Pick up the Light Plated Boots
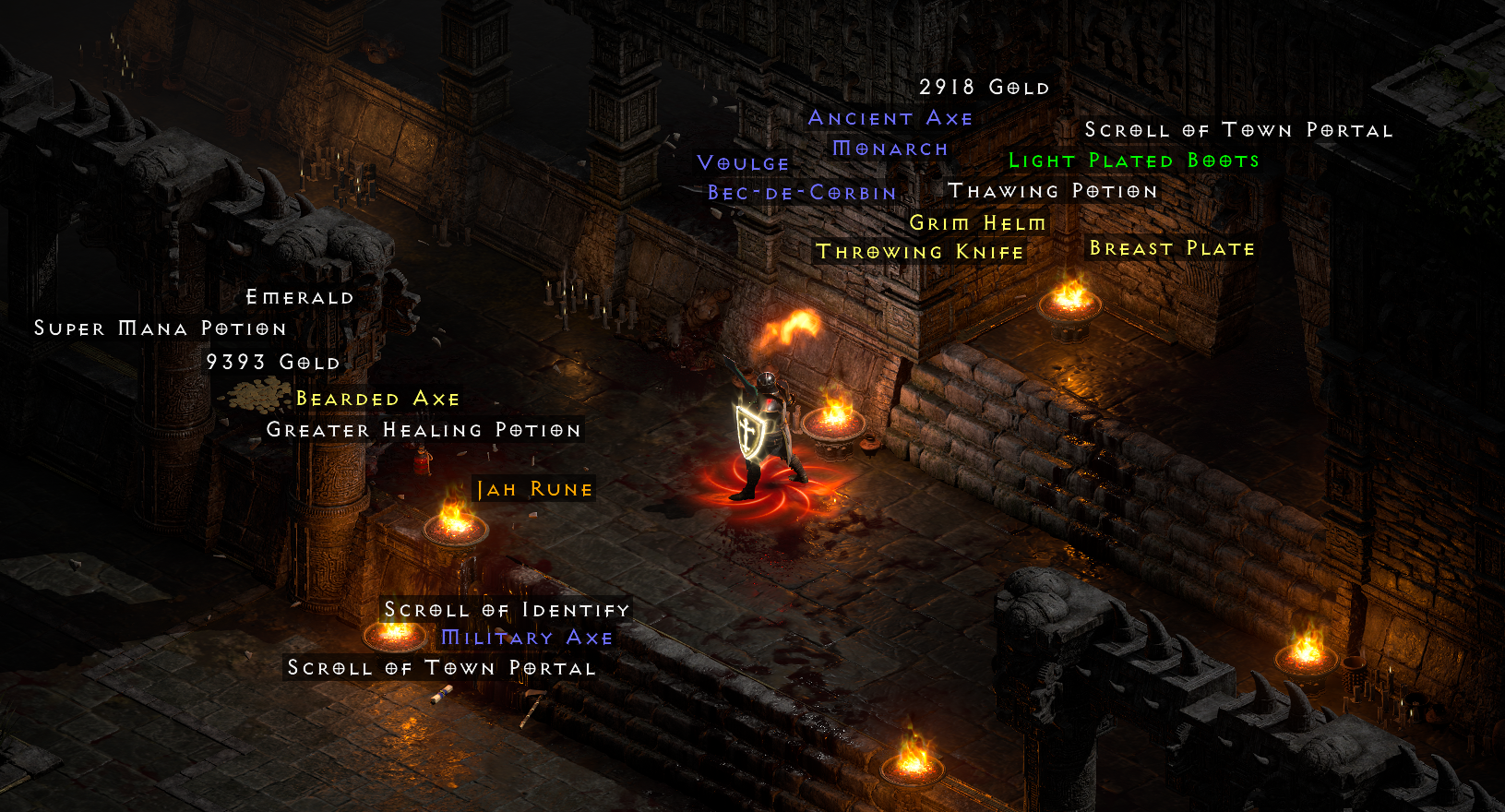The width and height of the screenshot is (1505, 812). [x=1134, y=160]
